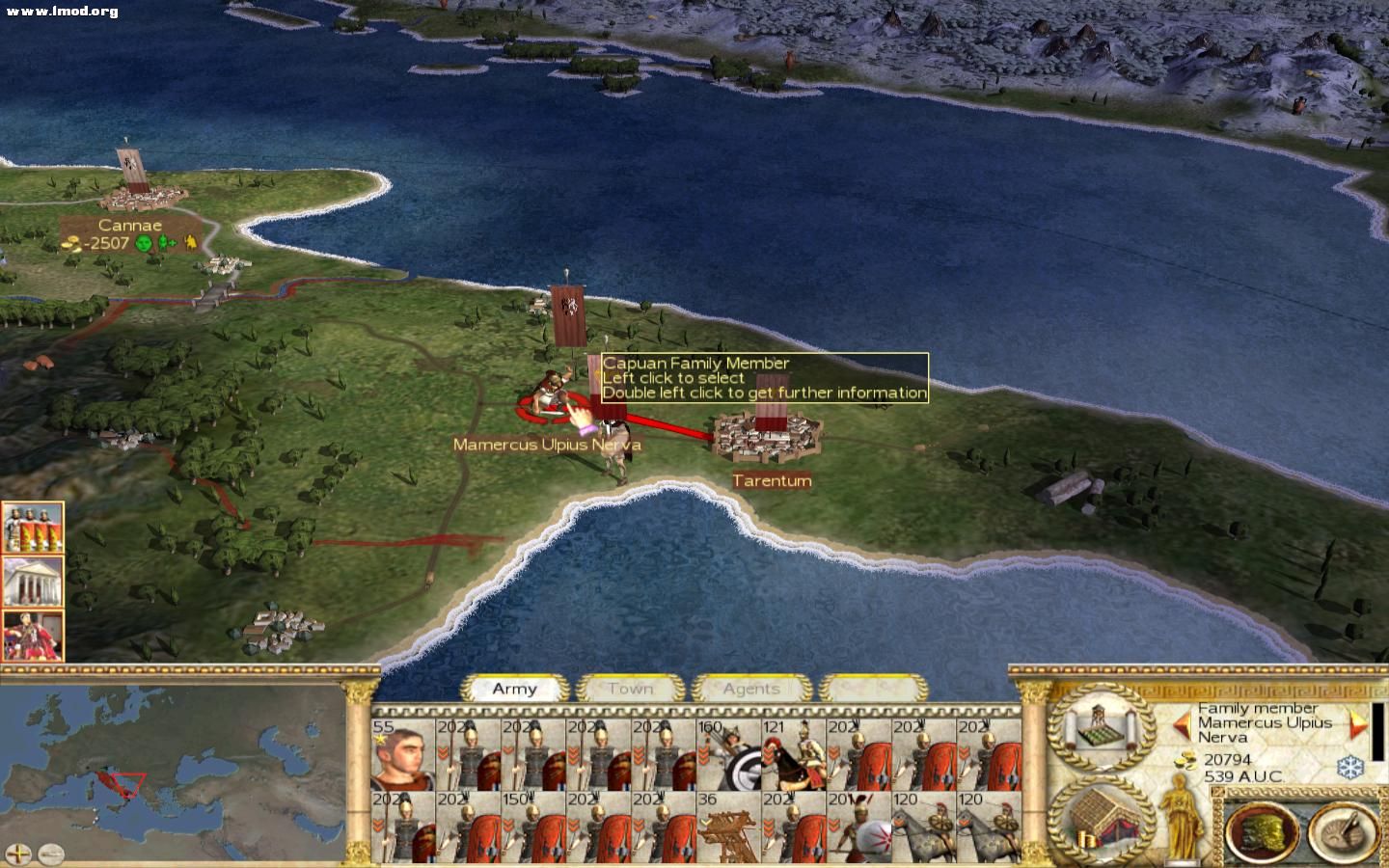
Task: Zoom in the minimap with plus button
Action: (x=19, y=854)
